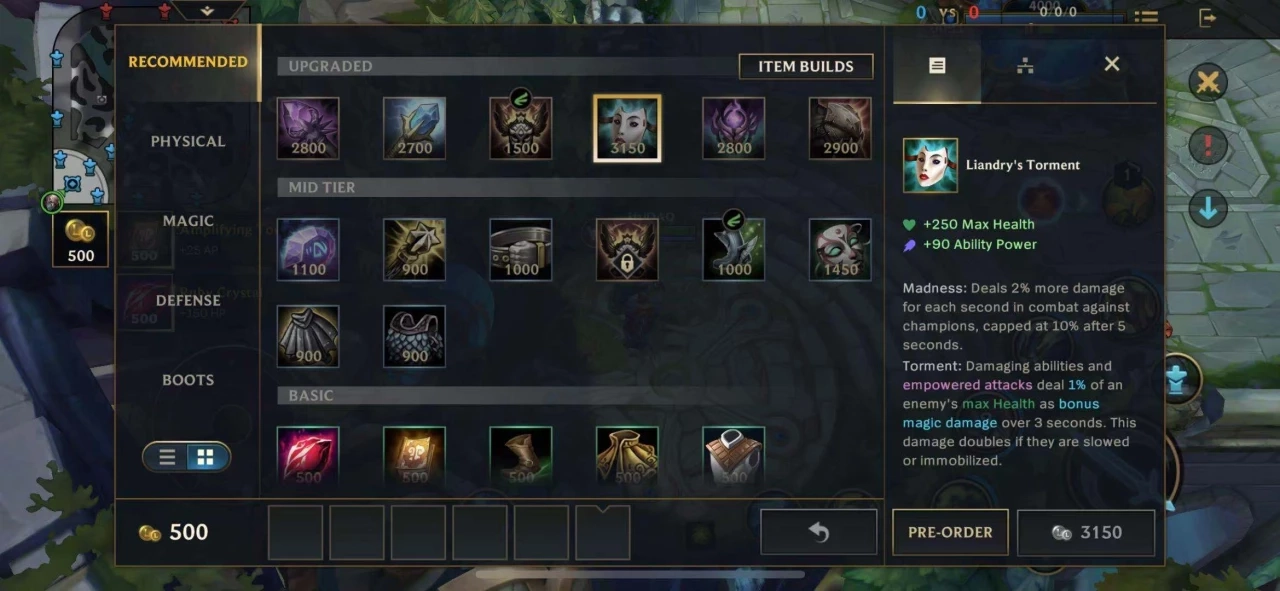The width and height of the screenshot is (1280, 591).
Task: Switch to the Physical items category
Action: tap(188, 141)
